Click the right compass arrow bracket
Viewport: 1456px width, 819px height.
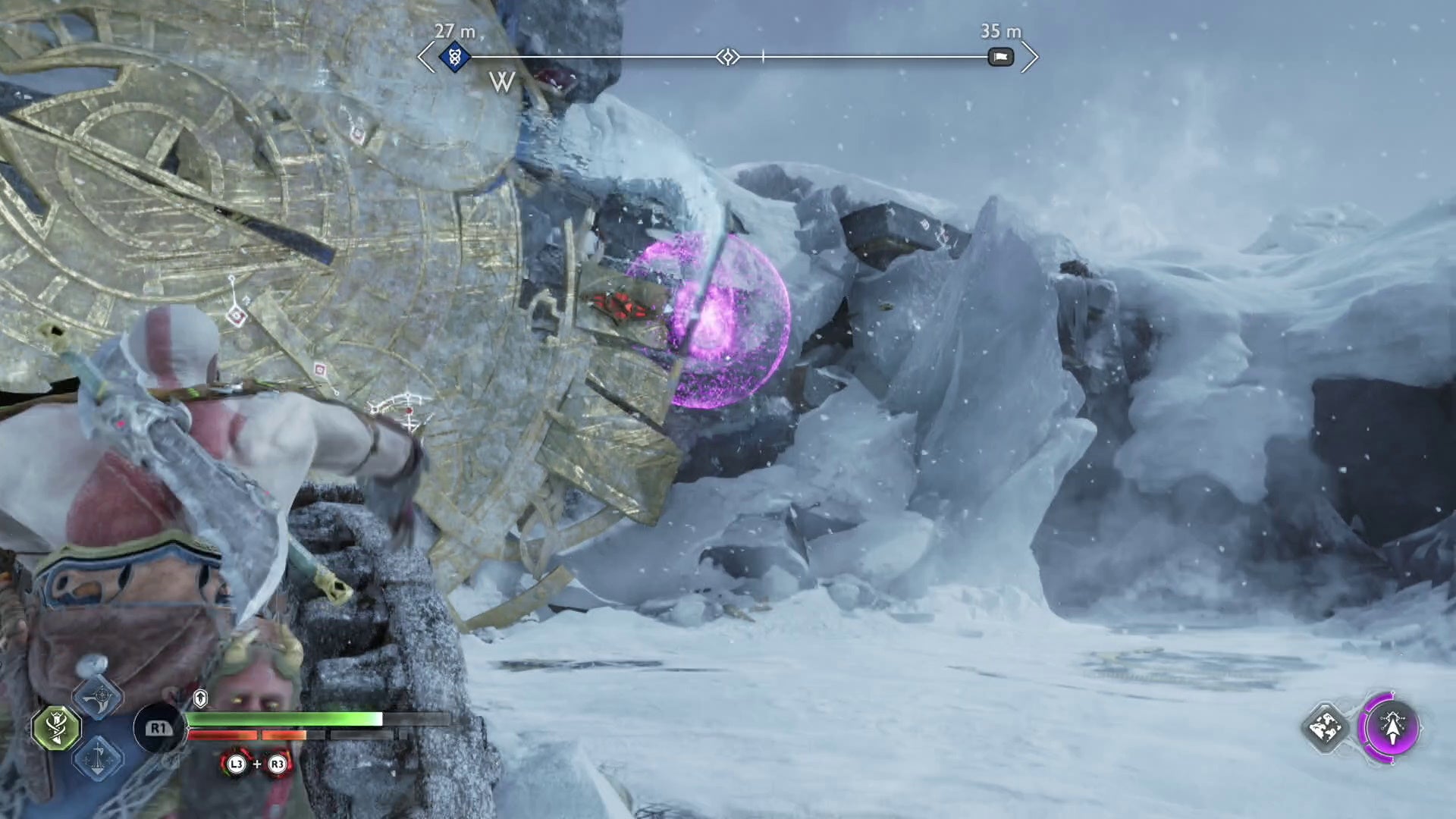(1029, 57)
